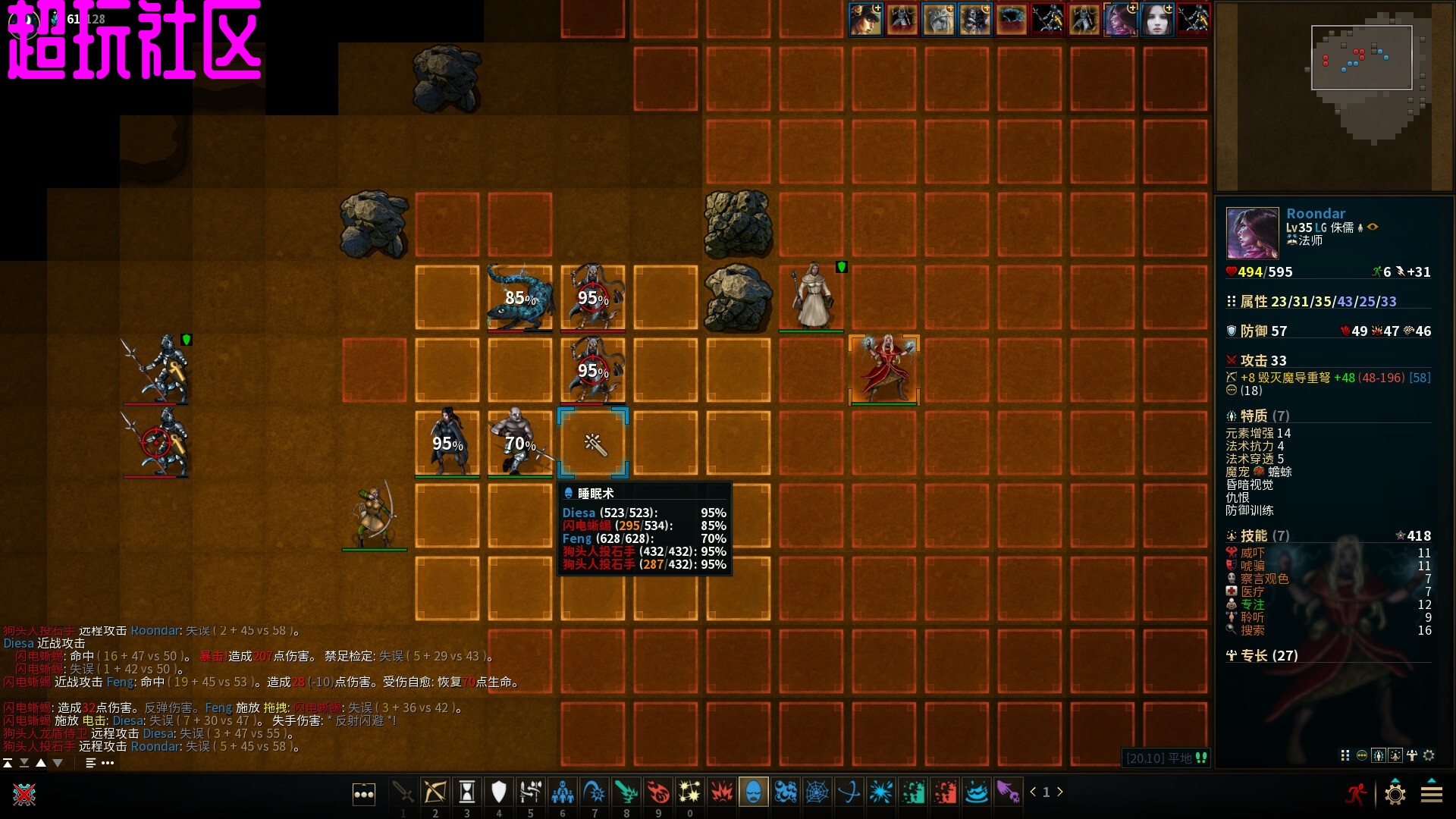Go to the next hotbar page
The height and width of the screenshot is (819, 1456).
1060,792
